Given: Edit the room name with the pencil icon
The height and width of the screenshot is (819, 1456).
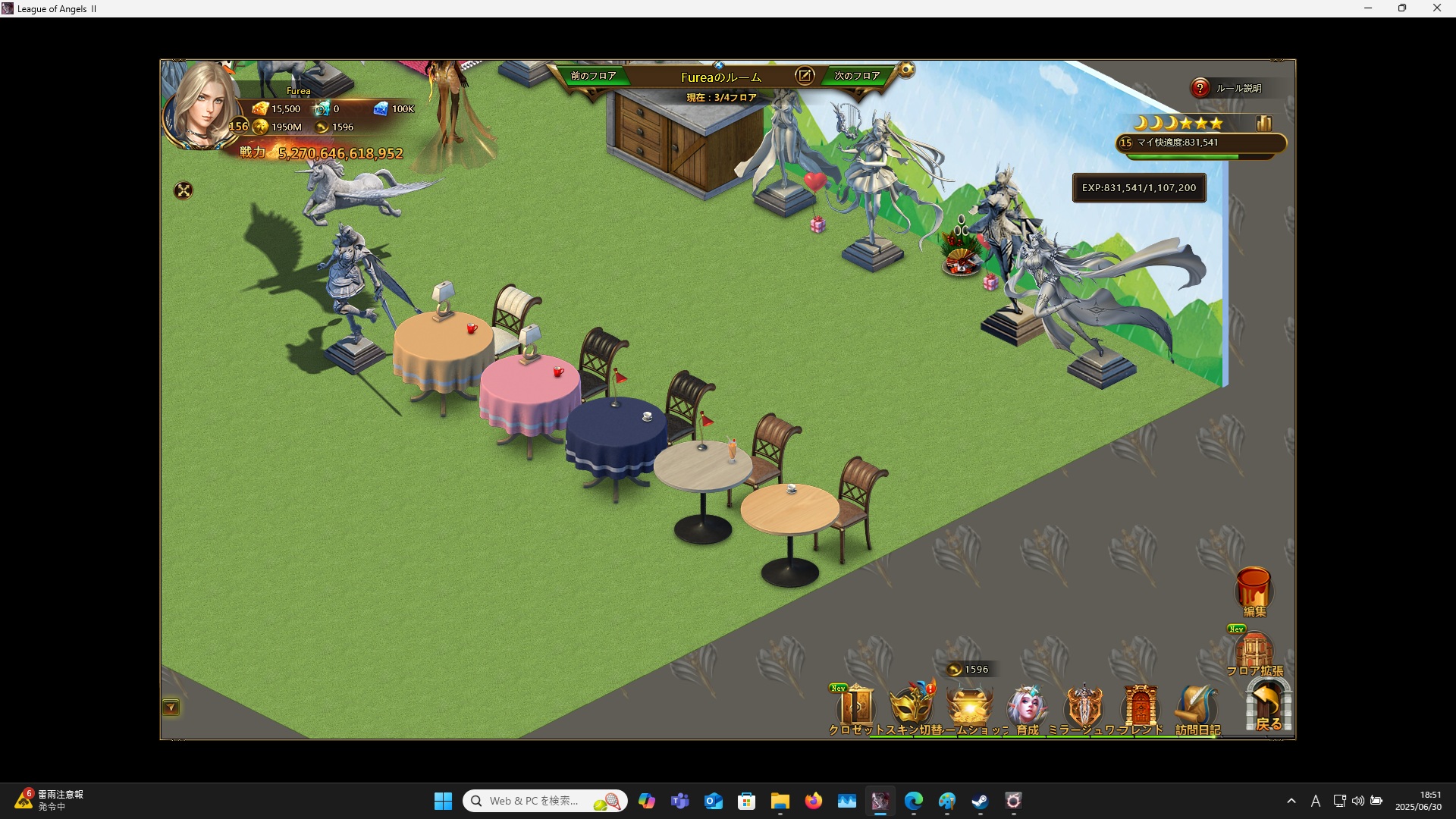Looking at the screenshot, I should pos(804,76).
